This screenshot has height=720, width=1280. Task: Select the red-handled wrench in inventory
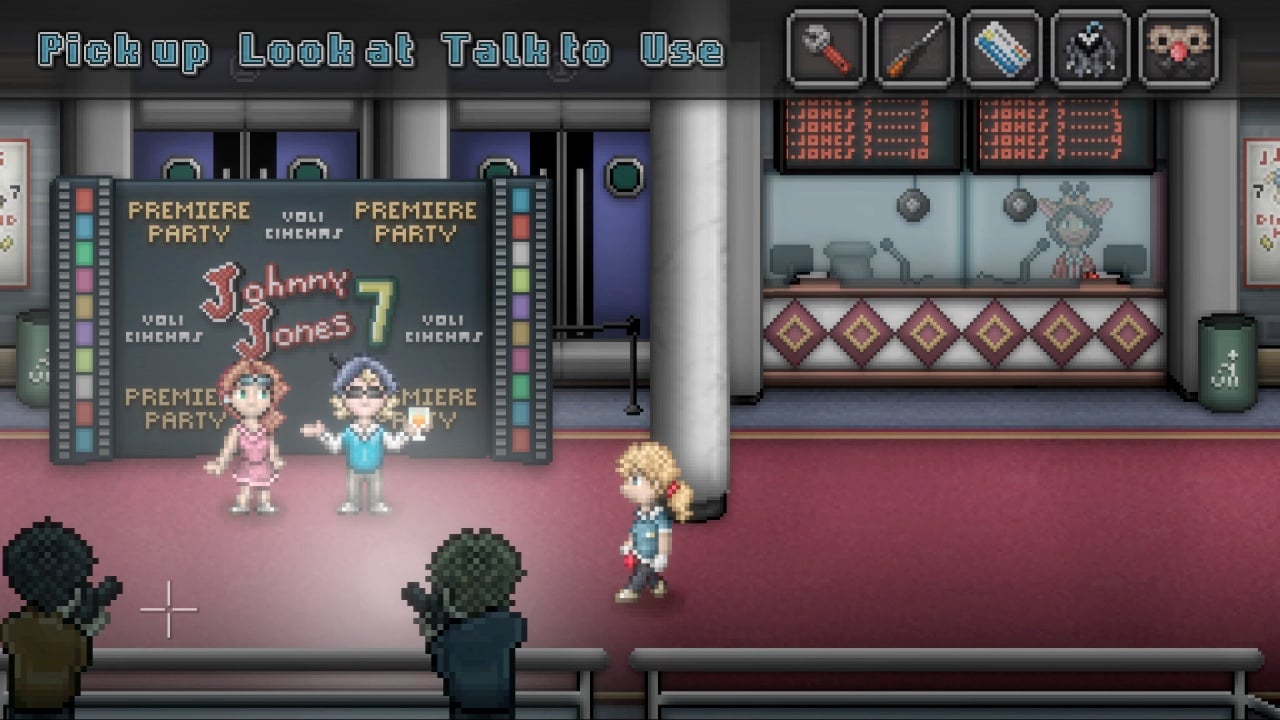coord(826,48)
